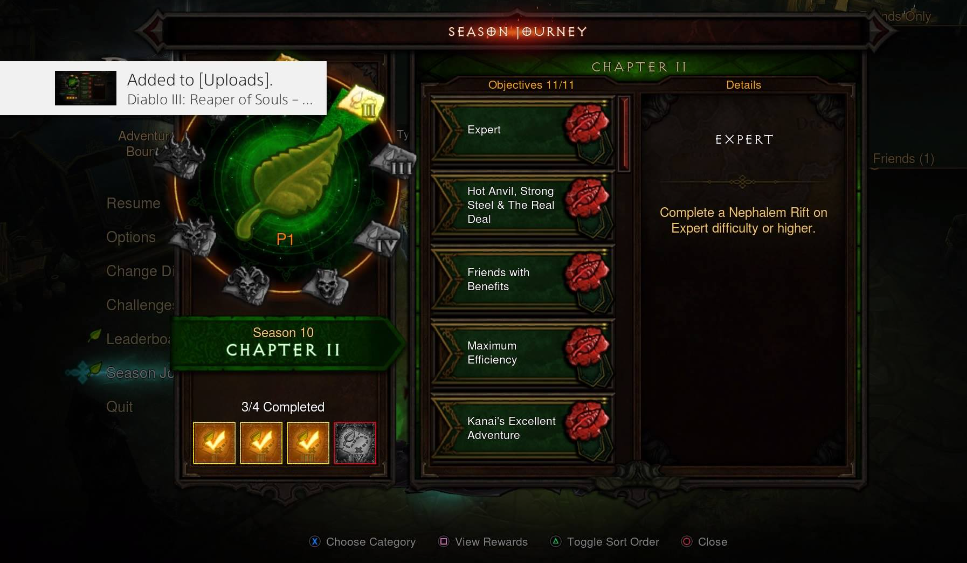Click the objectives list scrollbar

[x=625, y=133]
